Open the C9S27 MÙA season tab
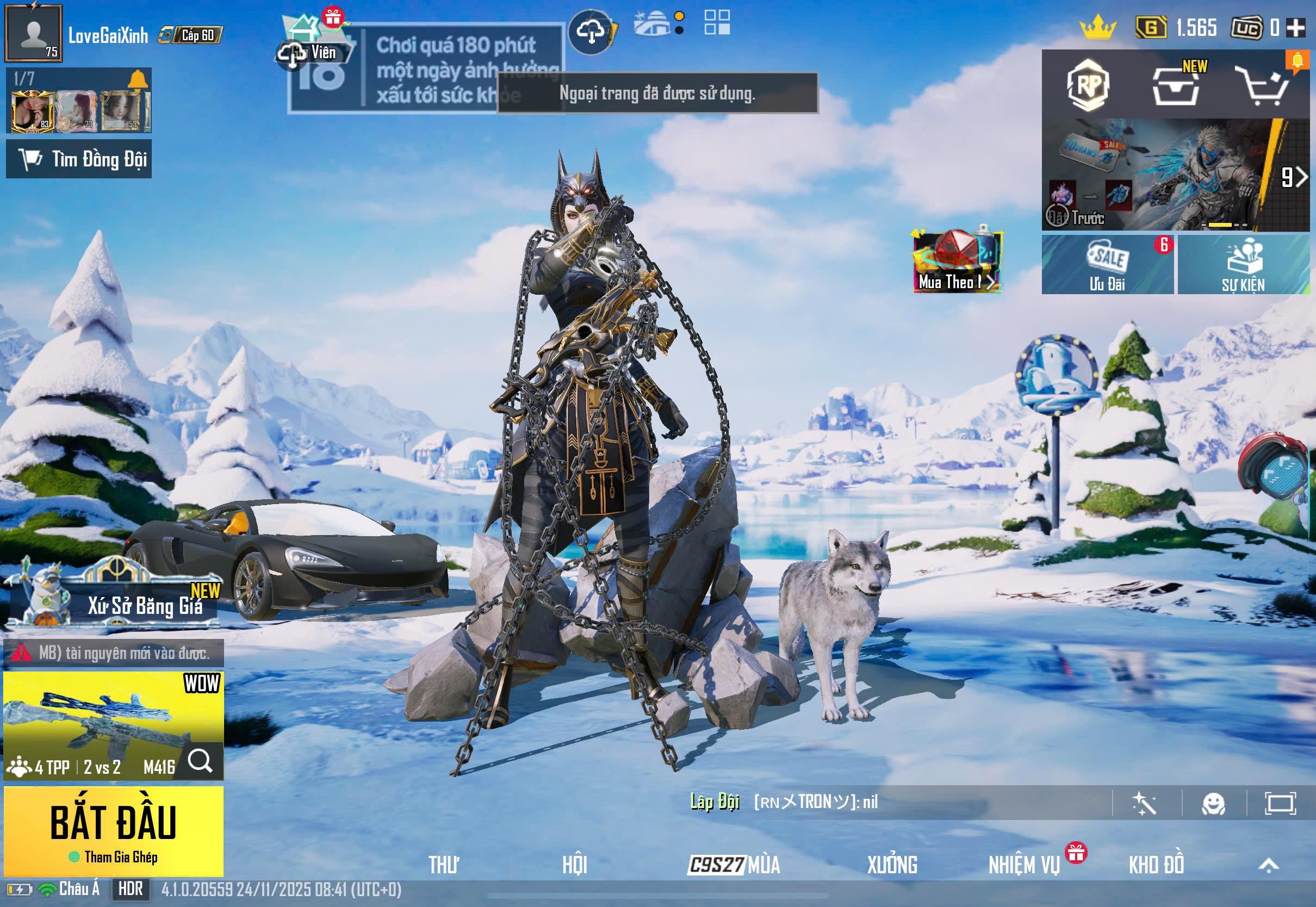1316x907 pixels. (x=734, y=865)
